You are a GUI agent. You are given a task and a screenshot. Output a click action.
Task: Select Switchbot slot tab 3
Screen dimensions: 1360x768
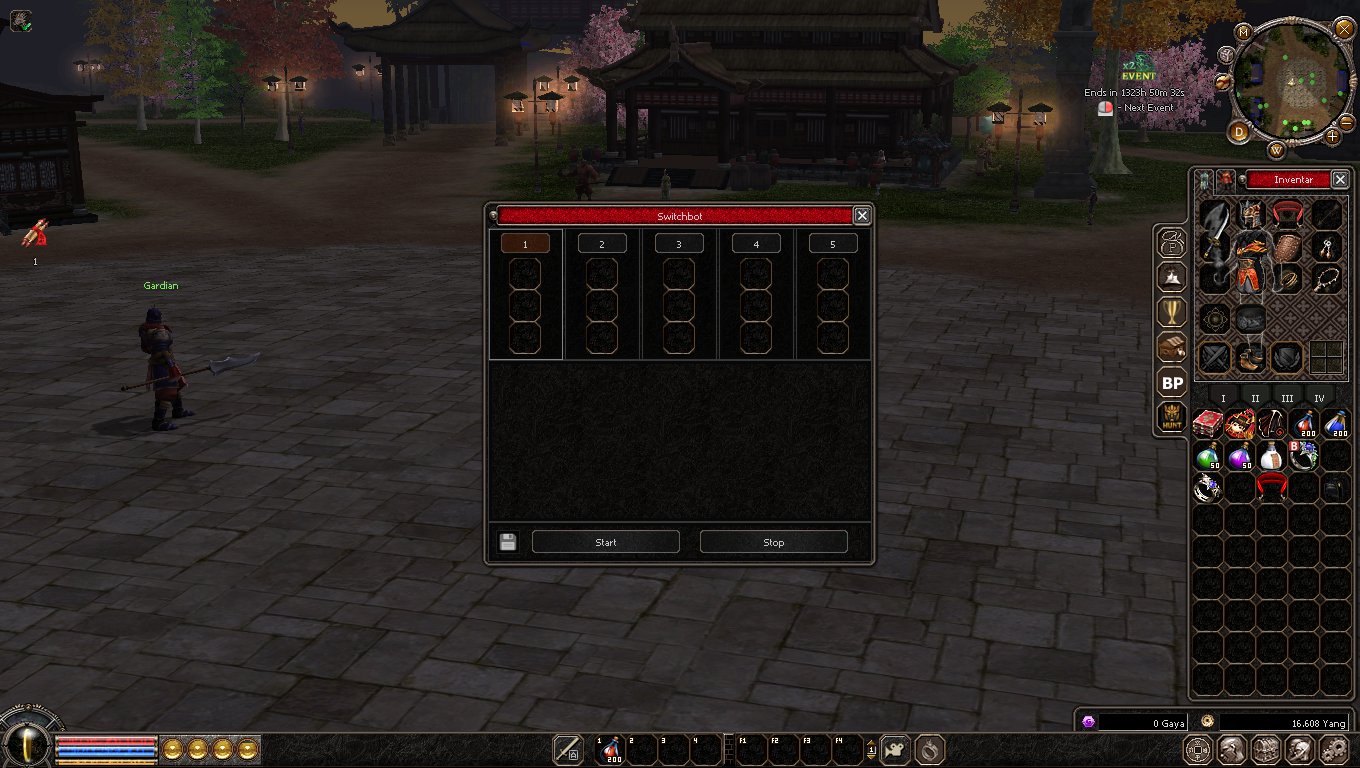click(679, 244)
